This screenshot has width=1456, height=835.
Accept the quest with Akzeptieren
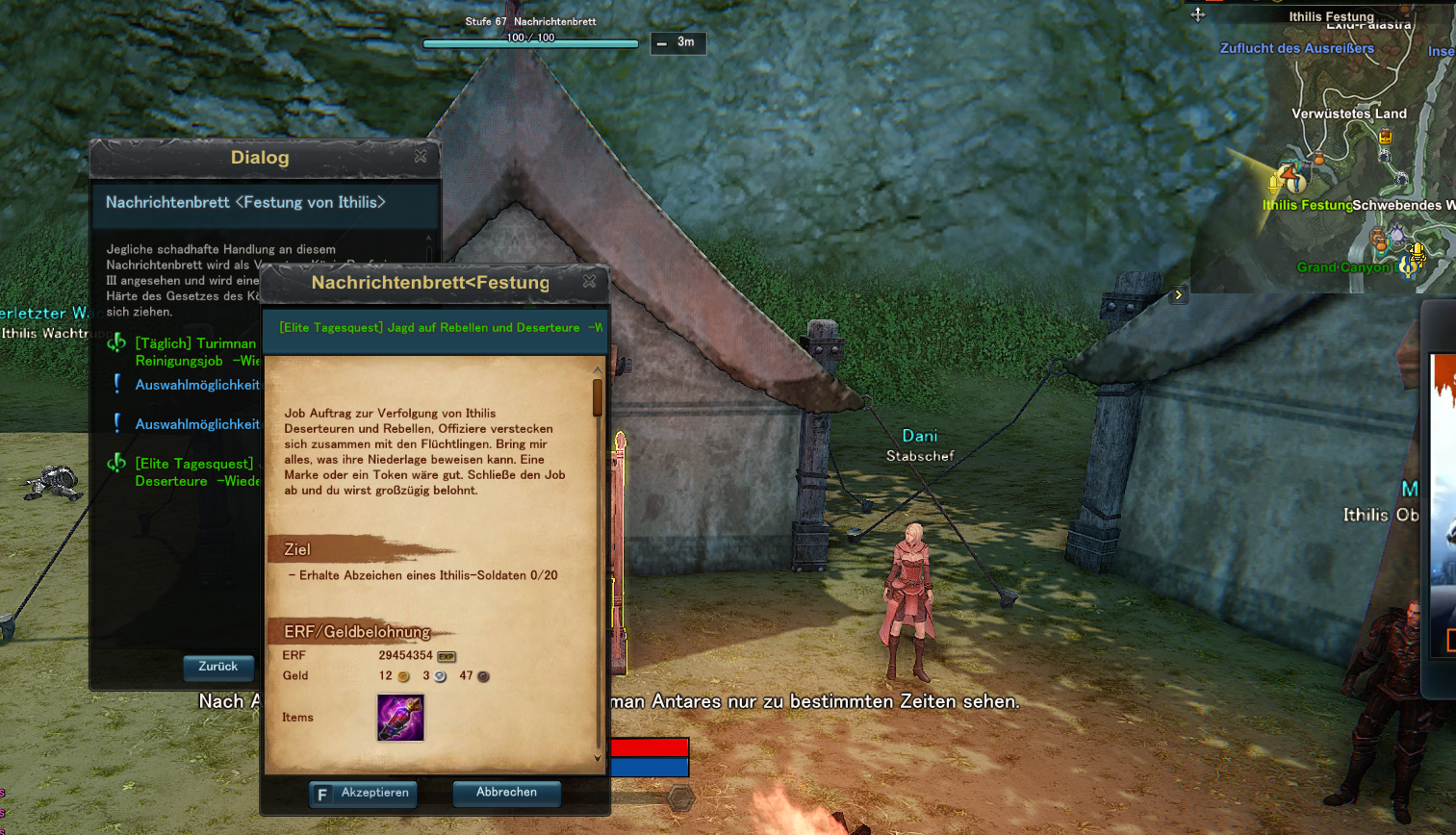[364, 793]
